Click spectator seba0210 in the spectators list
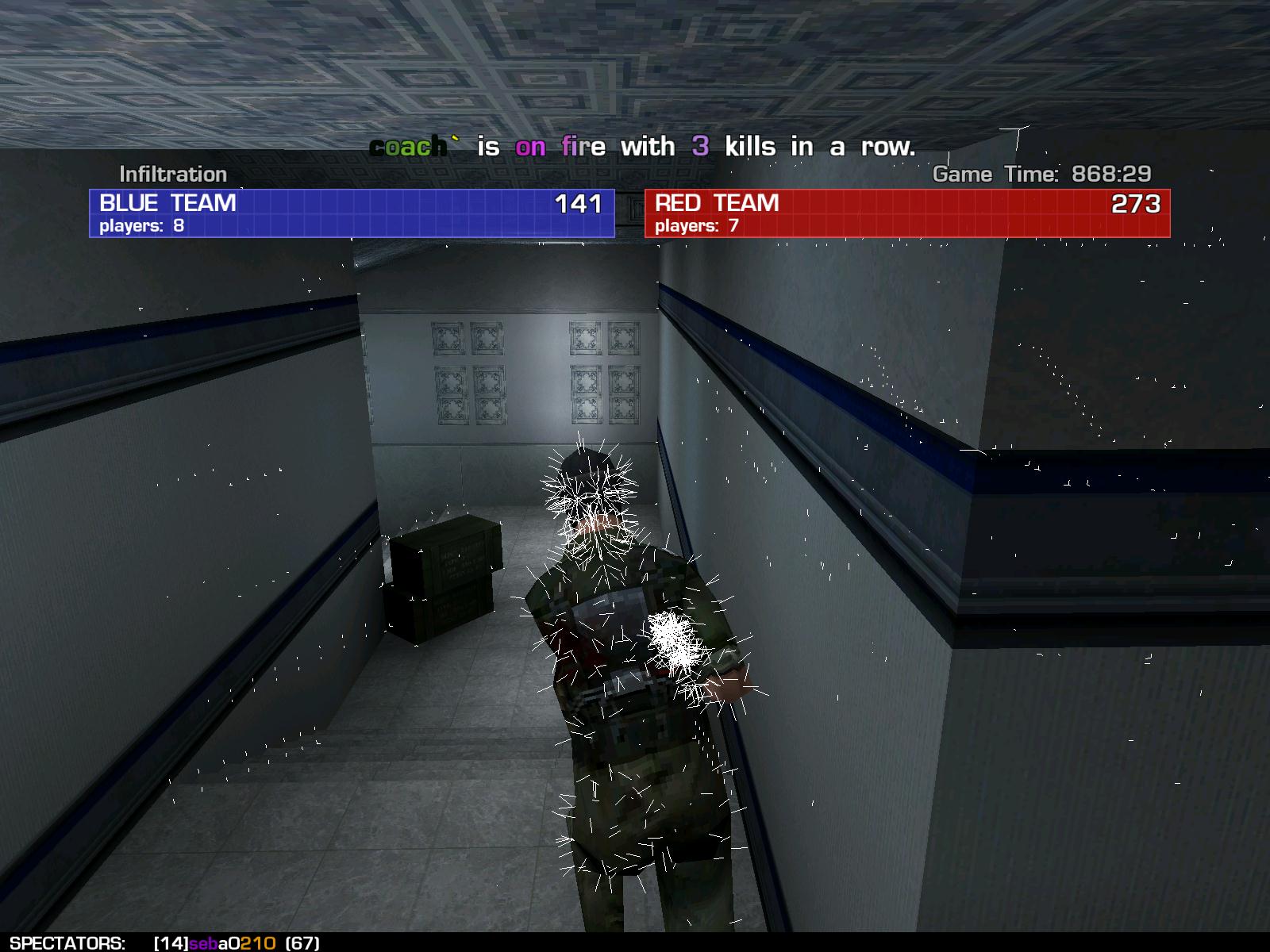 (232, 943)
